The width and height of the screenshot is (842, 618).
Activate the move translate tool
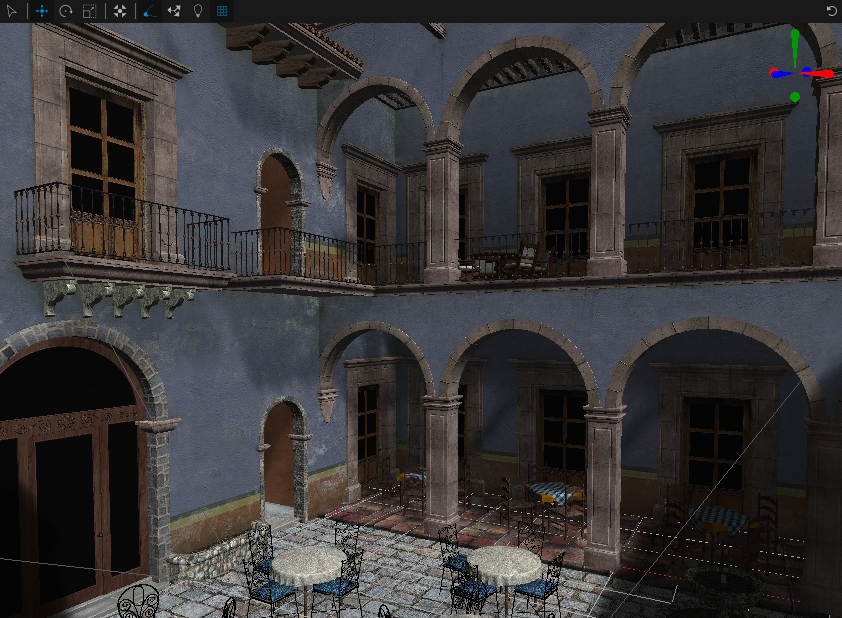[x=42, y=11]
